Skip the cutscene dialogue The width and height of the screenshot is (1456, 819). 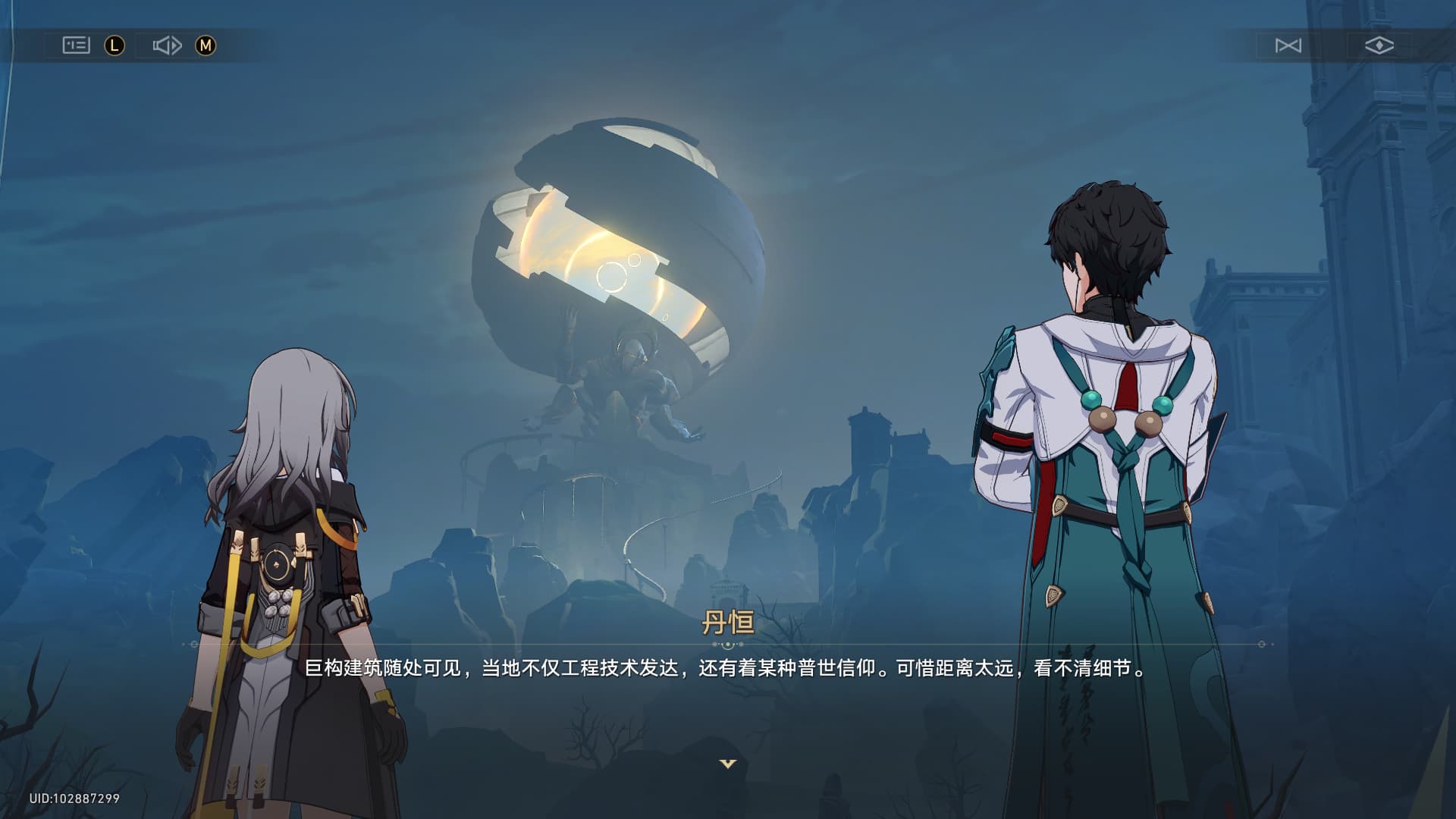[x=1288, y=45]
